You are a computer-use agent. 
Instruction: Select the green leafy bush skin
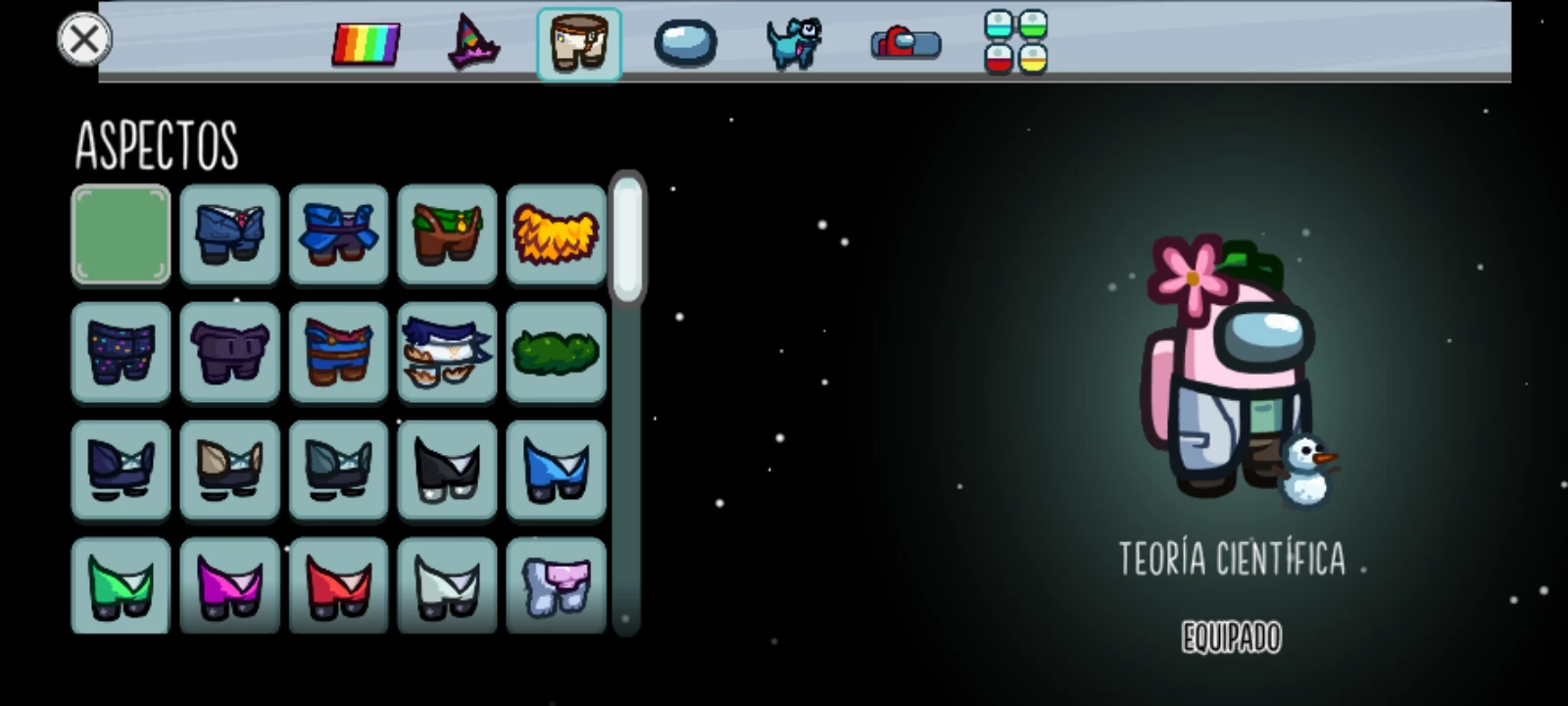point(556,352)
